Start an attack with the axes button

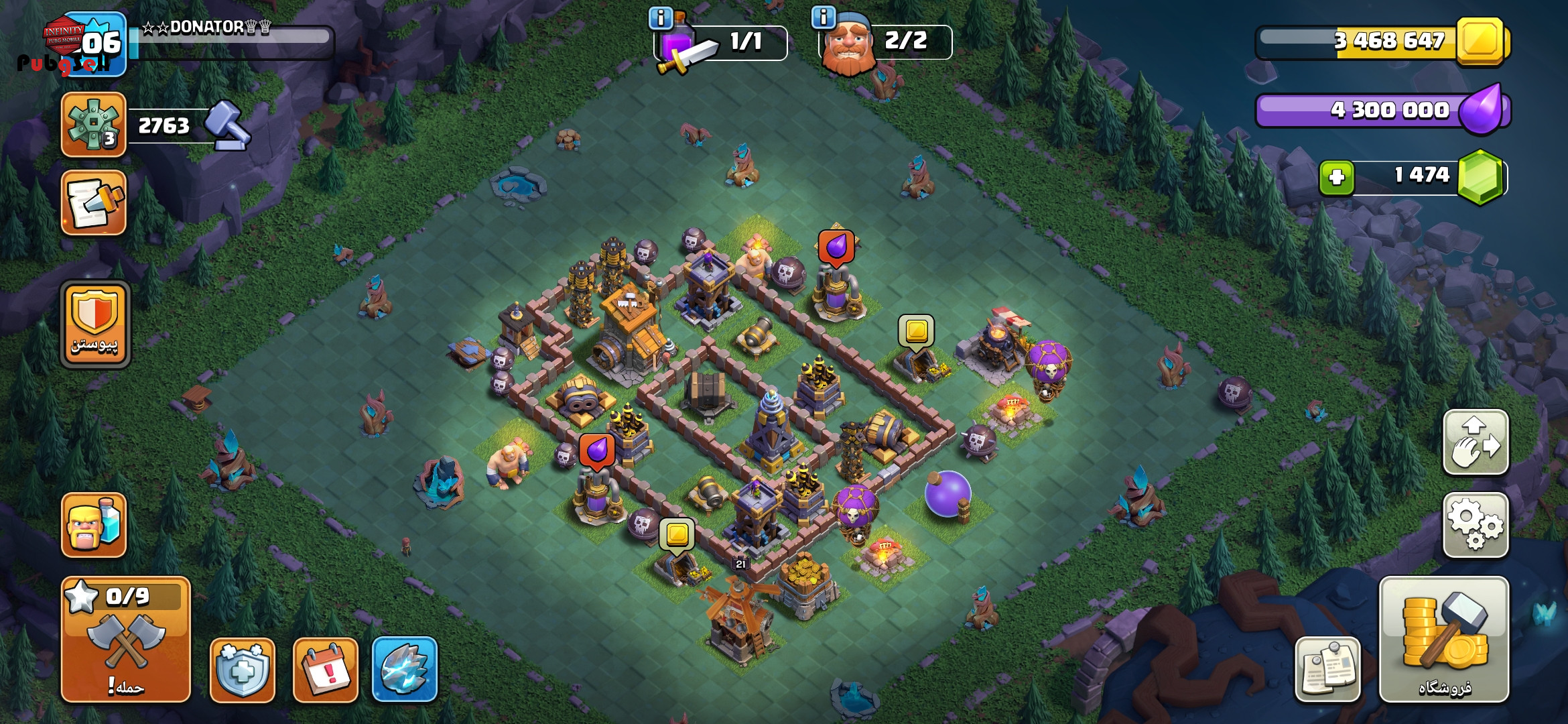click(126, 639)
